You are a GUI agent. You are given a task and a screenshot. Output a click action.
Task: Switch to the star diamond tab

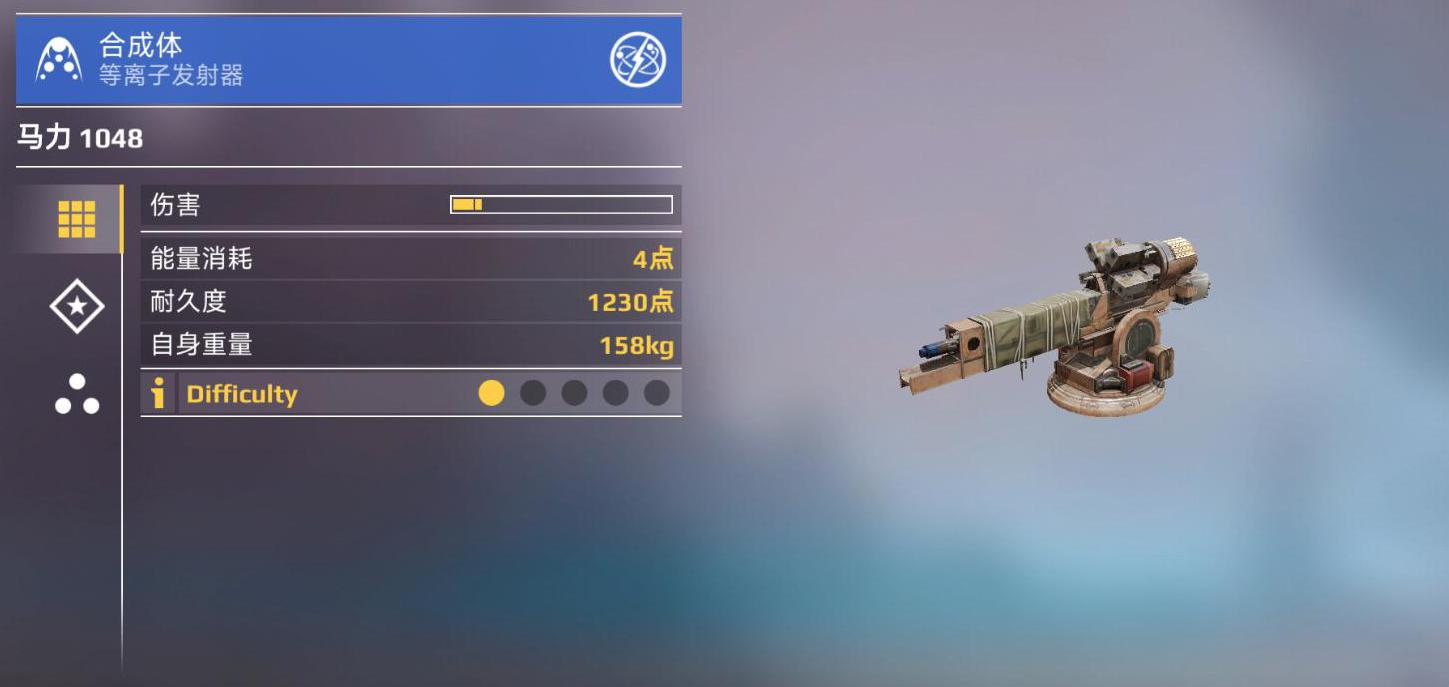coord(77,306)
